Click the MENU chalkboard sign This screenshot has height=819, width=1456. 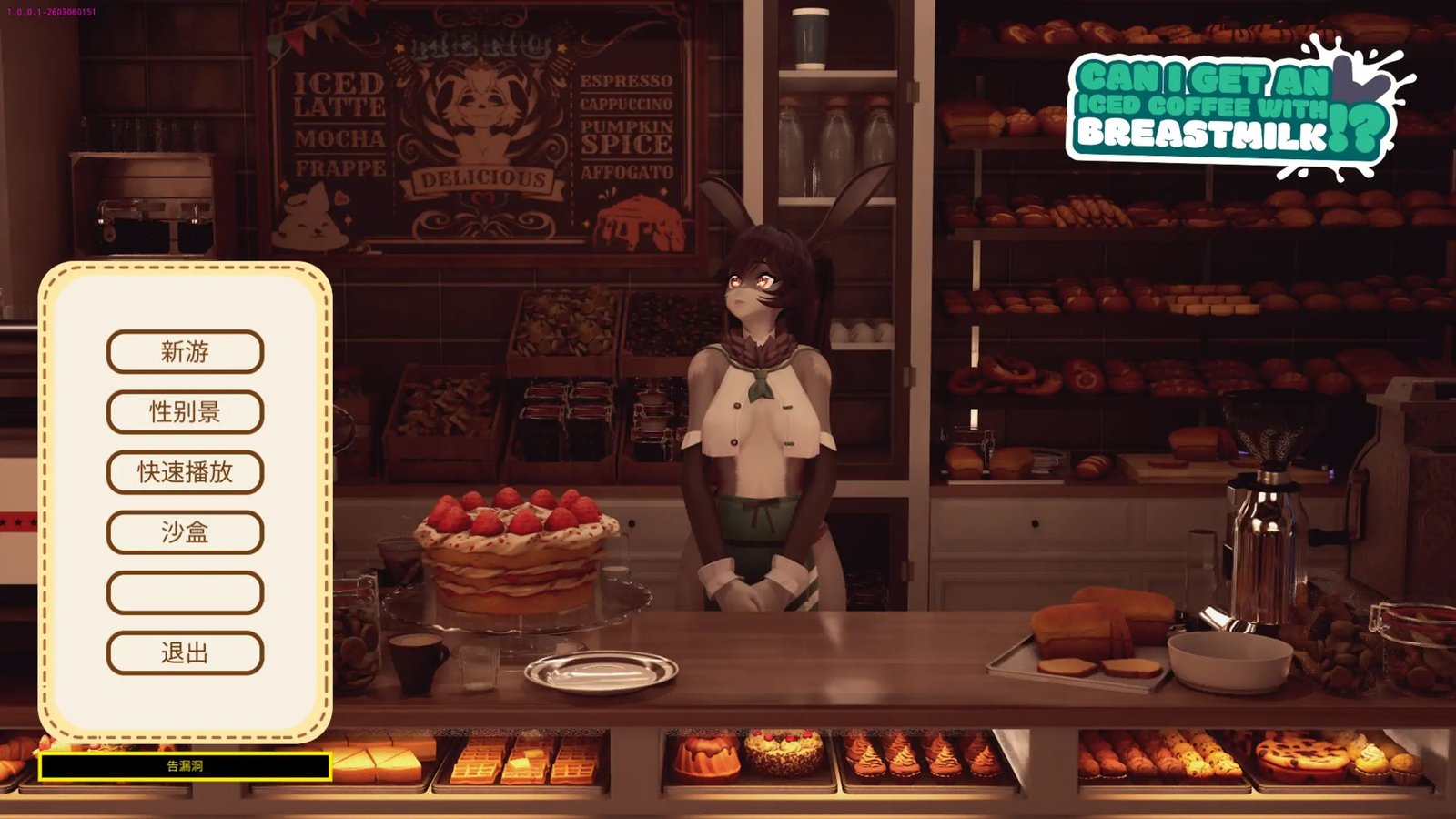click(482, 127)
